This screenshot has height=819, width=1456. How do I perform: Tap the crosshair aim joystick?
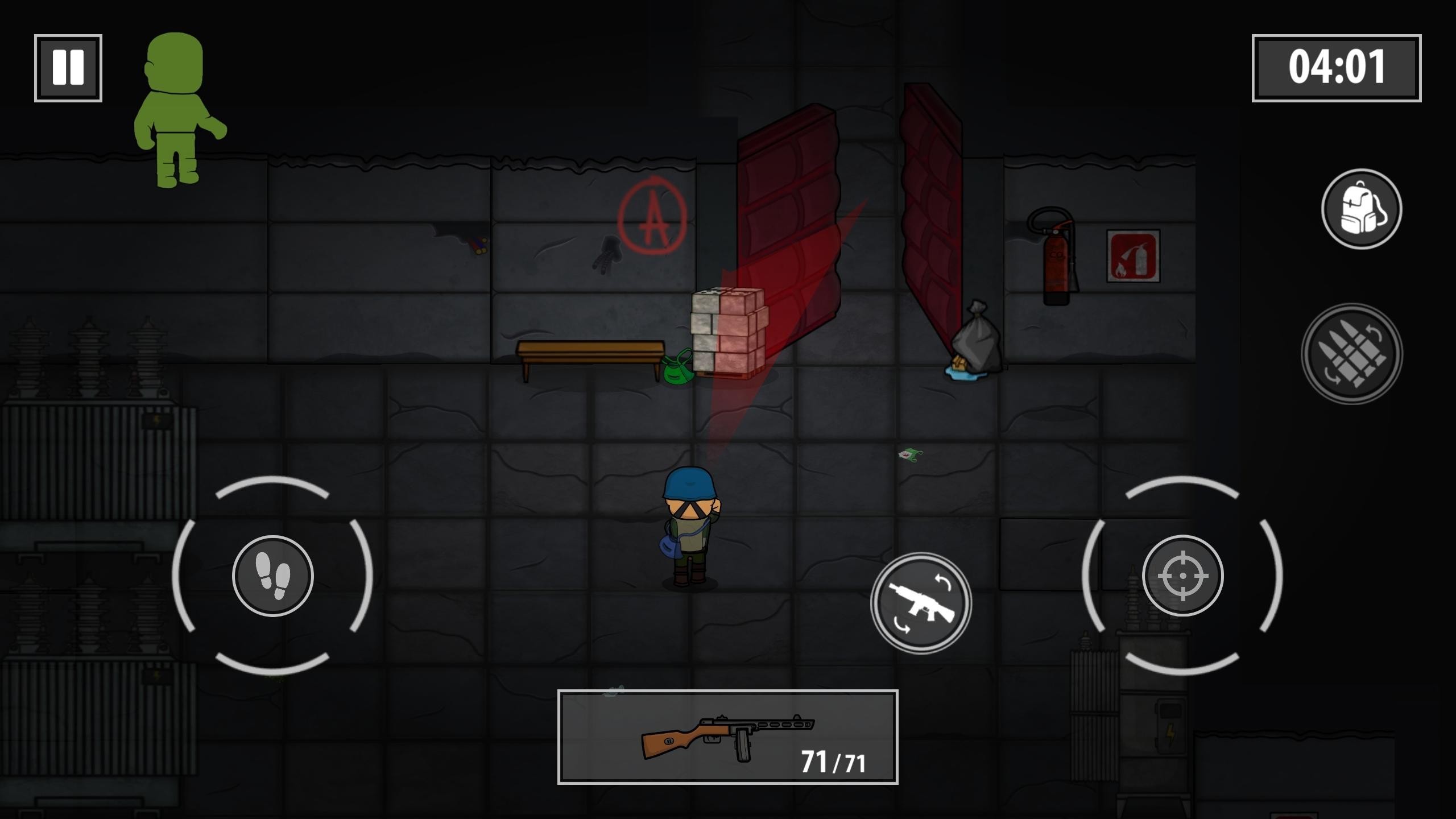tap(1183, 576)
